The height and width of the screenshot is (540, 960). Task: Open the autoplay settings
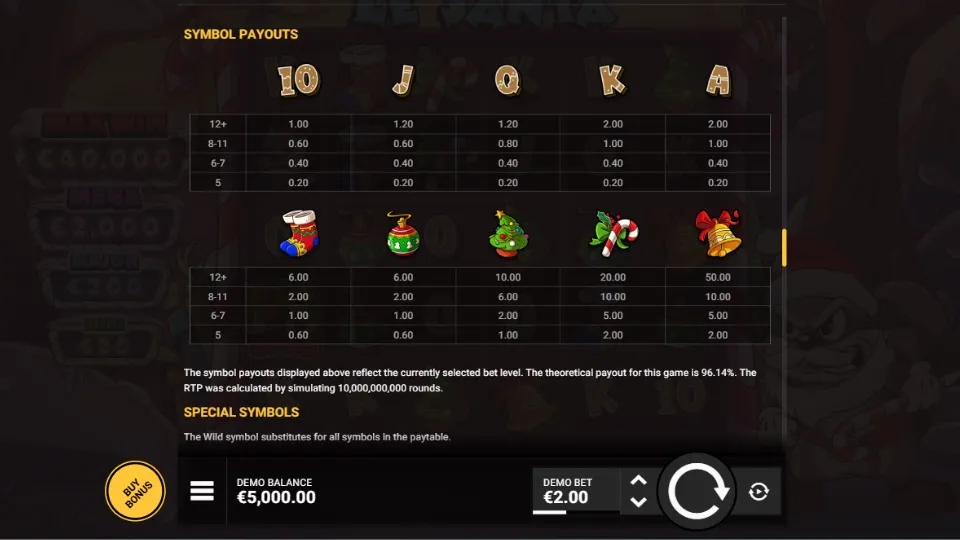pyautogui.click(x=759, y=491)
